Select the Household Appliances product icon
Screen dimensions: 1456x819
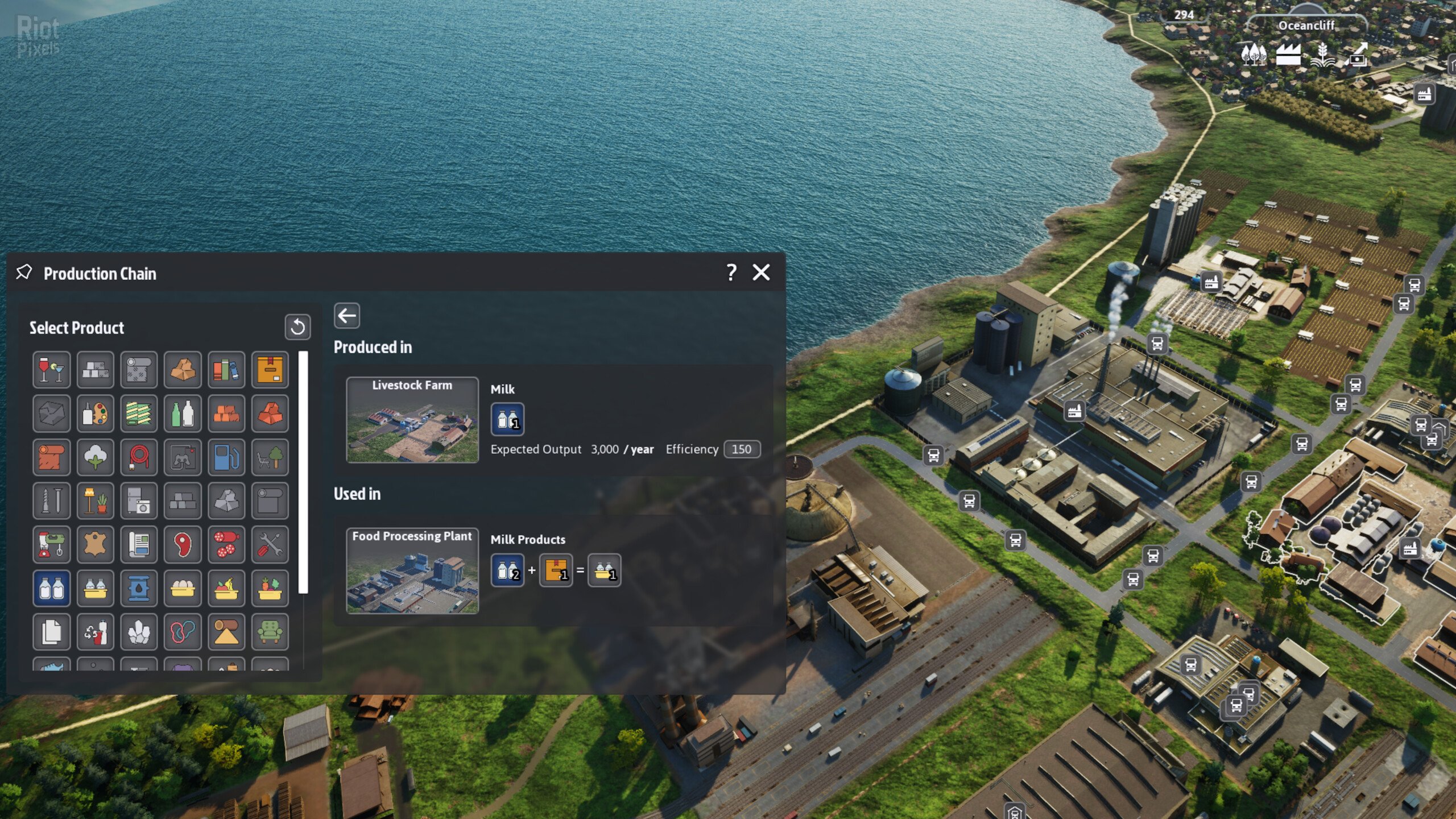pyautogui.click(x=139, y=500)
